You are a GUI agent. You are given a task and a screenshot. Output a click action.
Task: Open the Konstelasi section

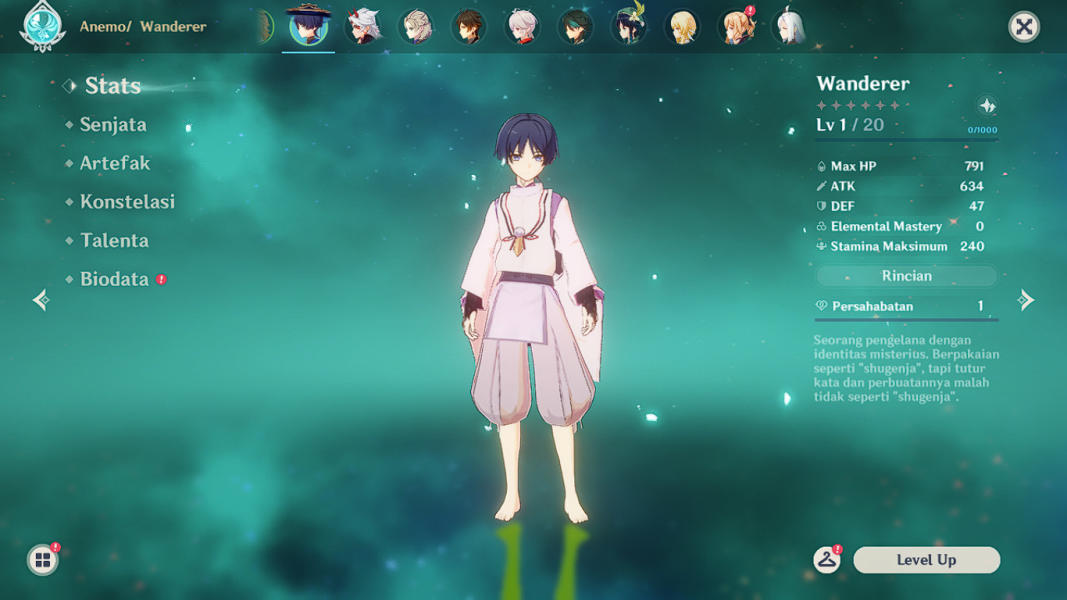[x=127, y=202]
